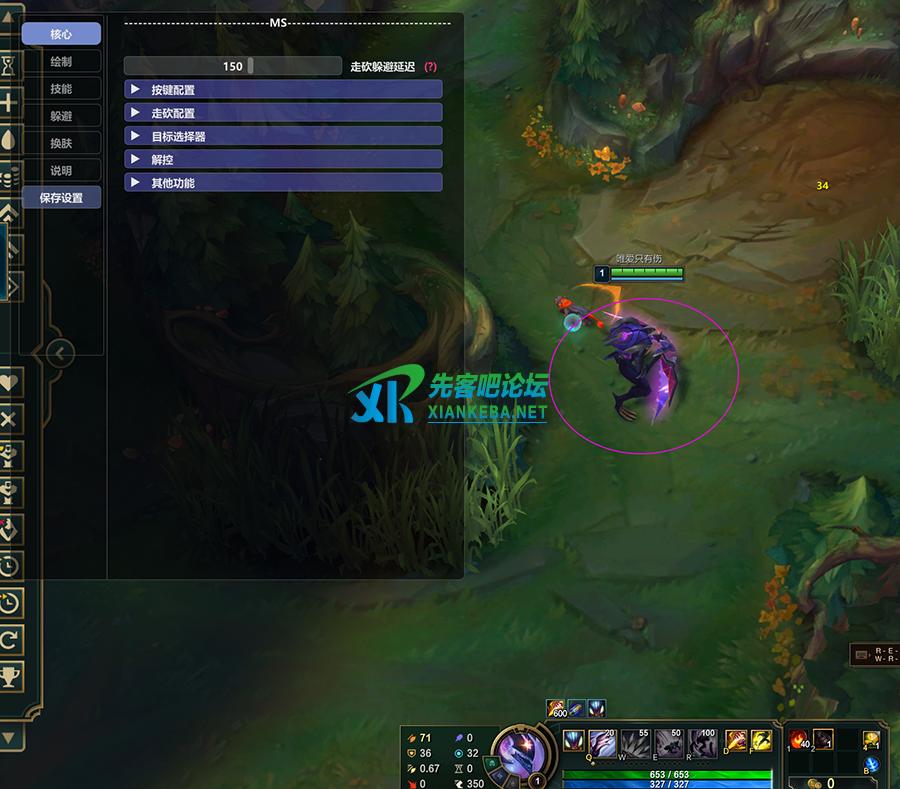Click the trophy icon in the left toolbar
Image resolution: width=900 pixels, height=789 pixels.
click(10, 676)
